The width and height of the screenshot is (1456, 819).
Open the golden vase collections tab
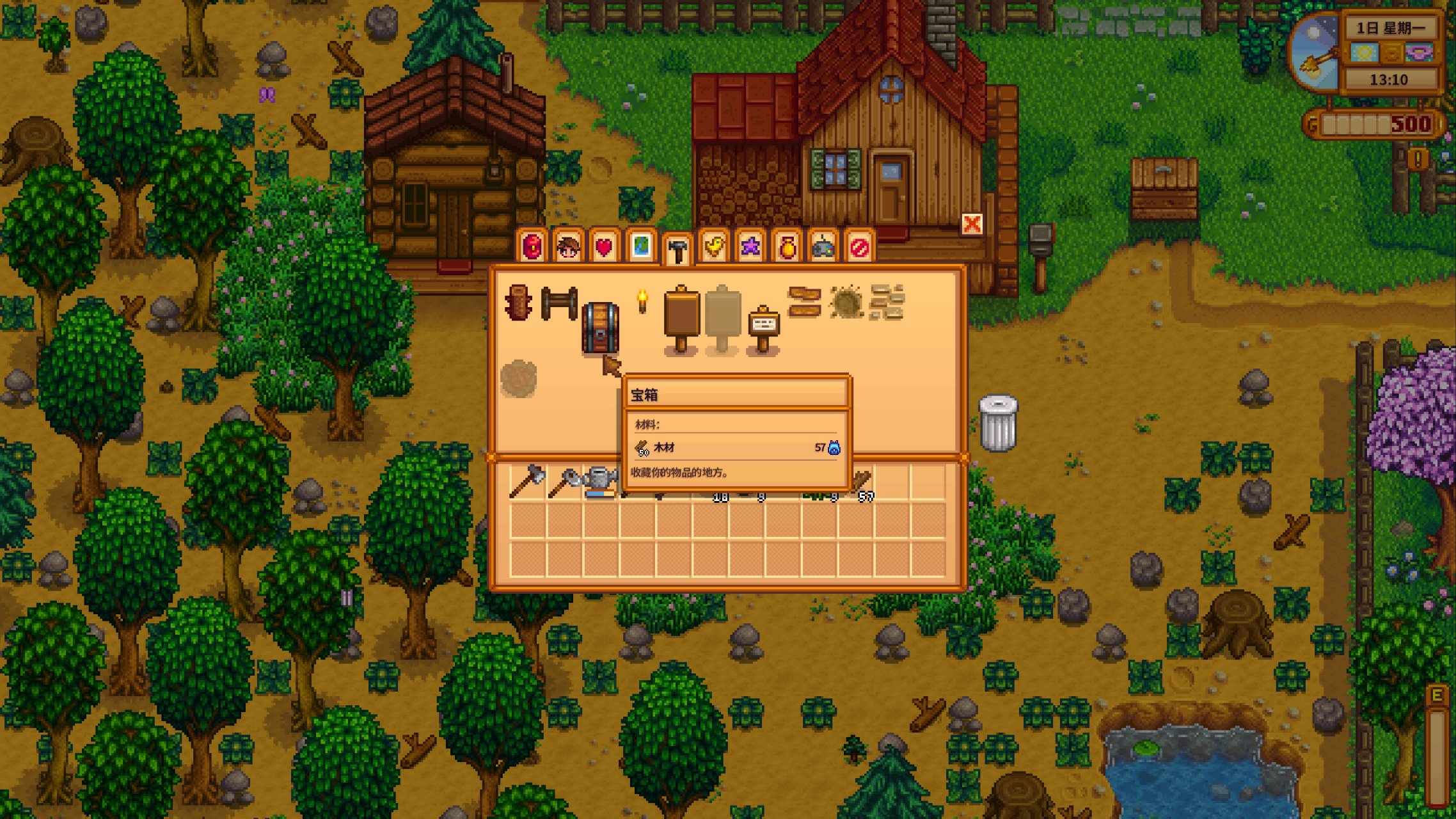(787, 246)
